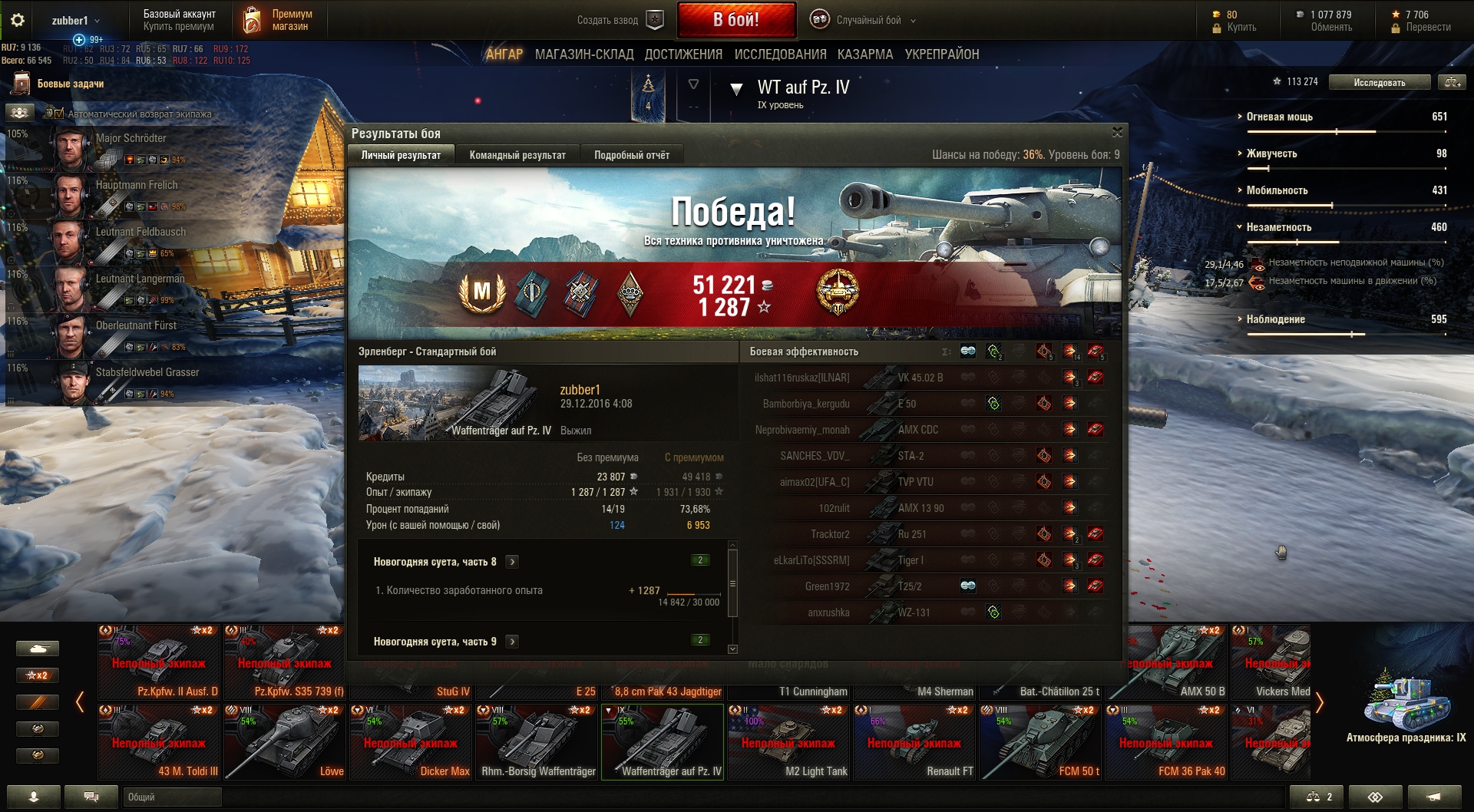This screenshot has width=1474, height=812.
Task: Start battle with the В бой! button
Action: (735, 20)
